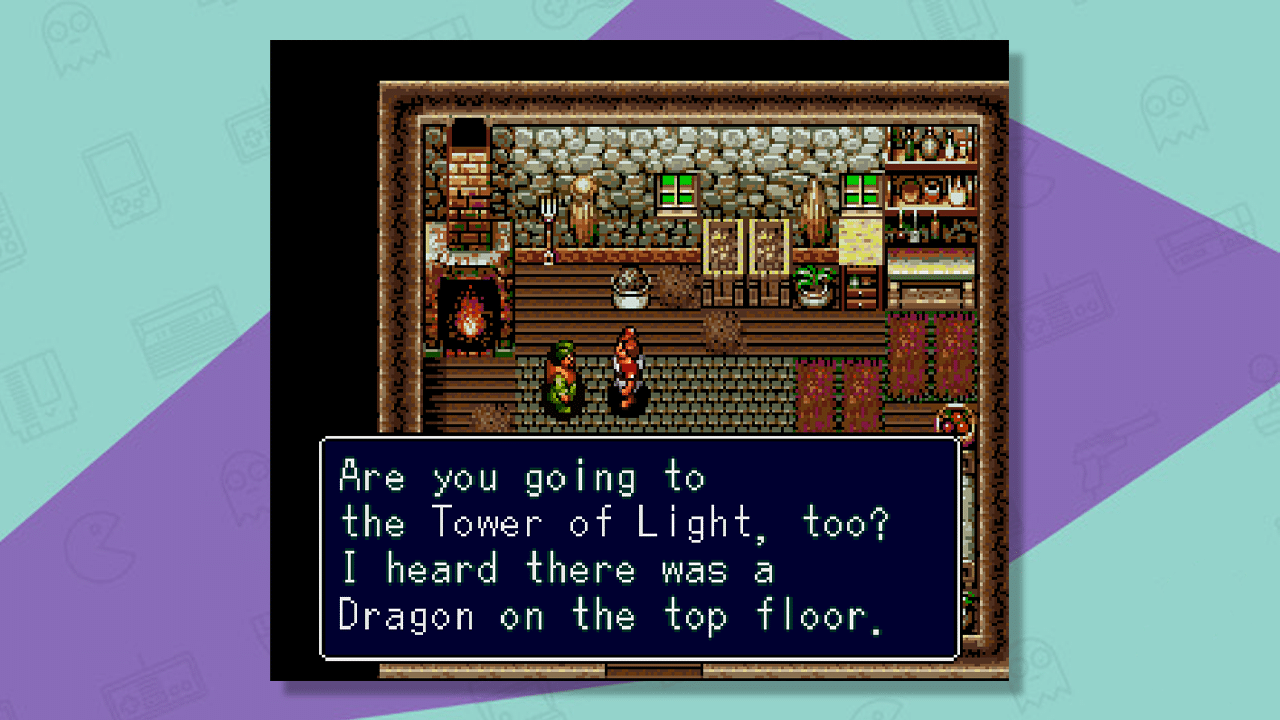Screen dimensions: 1280x720
Task: Expand the dialogue box at the bottom
Action: (640, 547)
